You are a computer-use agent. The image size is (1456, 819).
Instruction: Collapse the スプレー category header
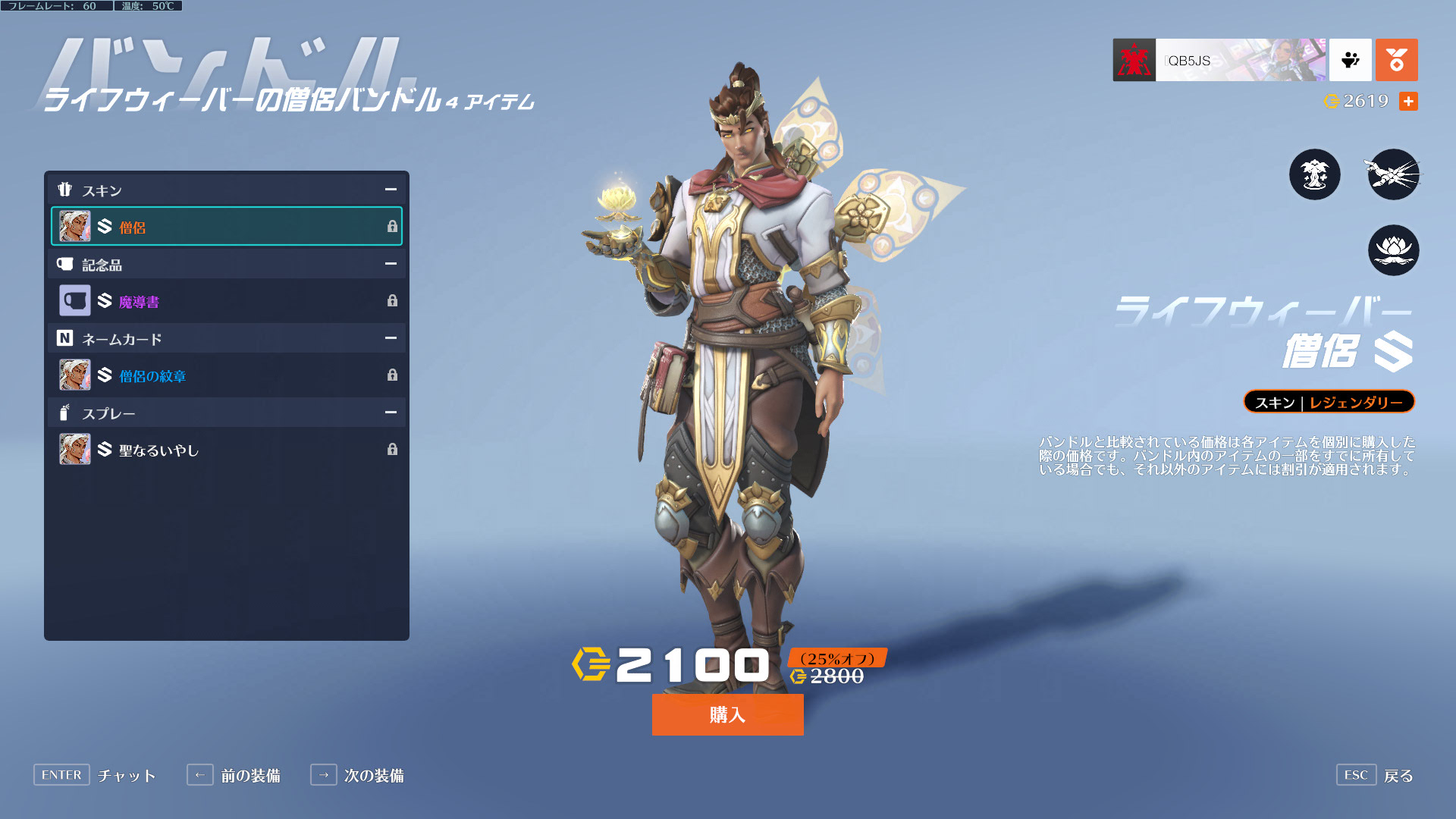tap(391, 413)
